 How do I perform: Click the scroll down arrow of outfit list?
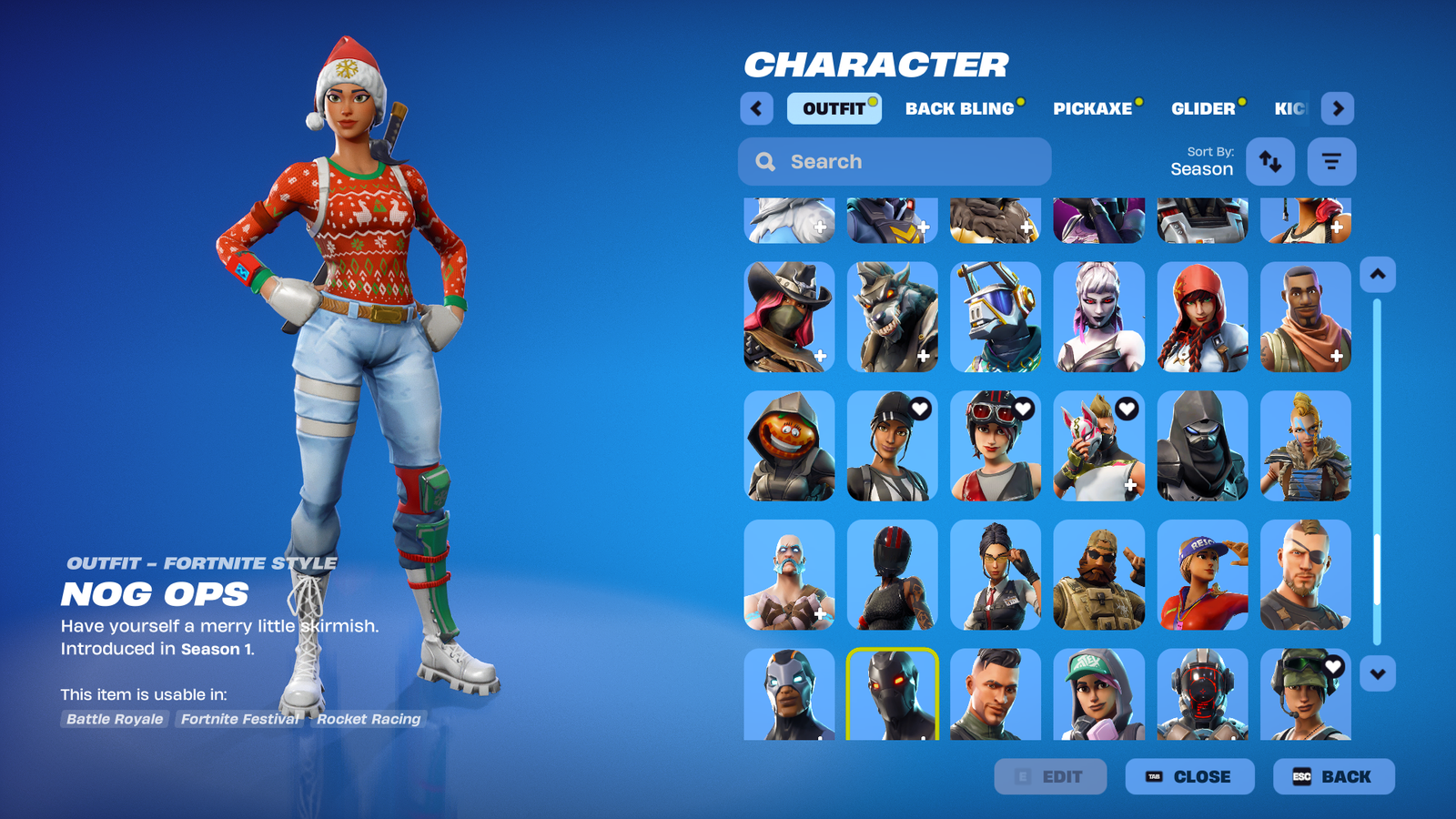1377,674
